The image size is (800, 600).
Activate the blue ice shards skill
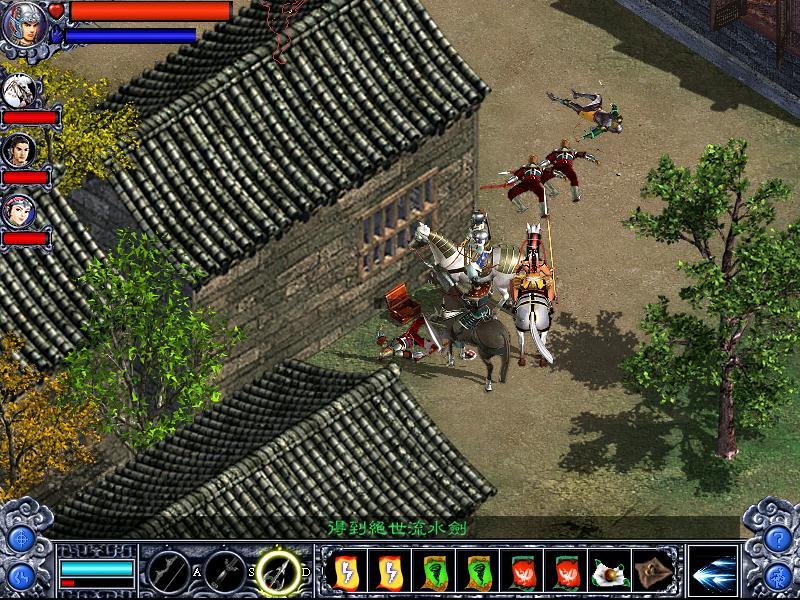click(712, 571)
